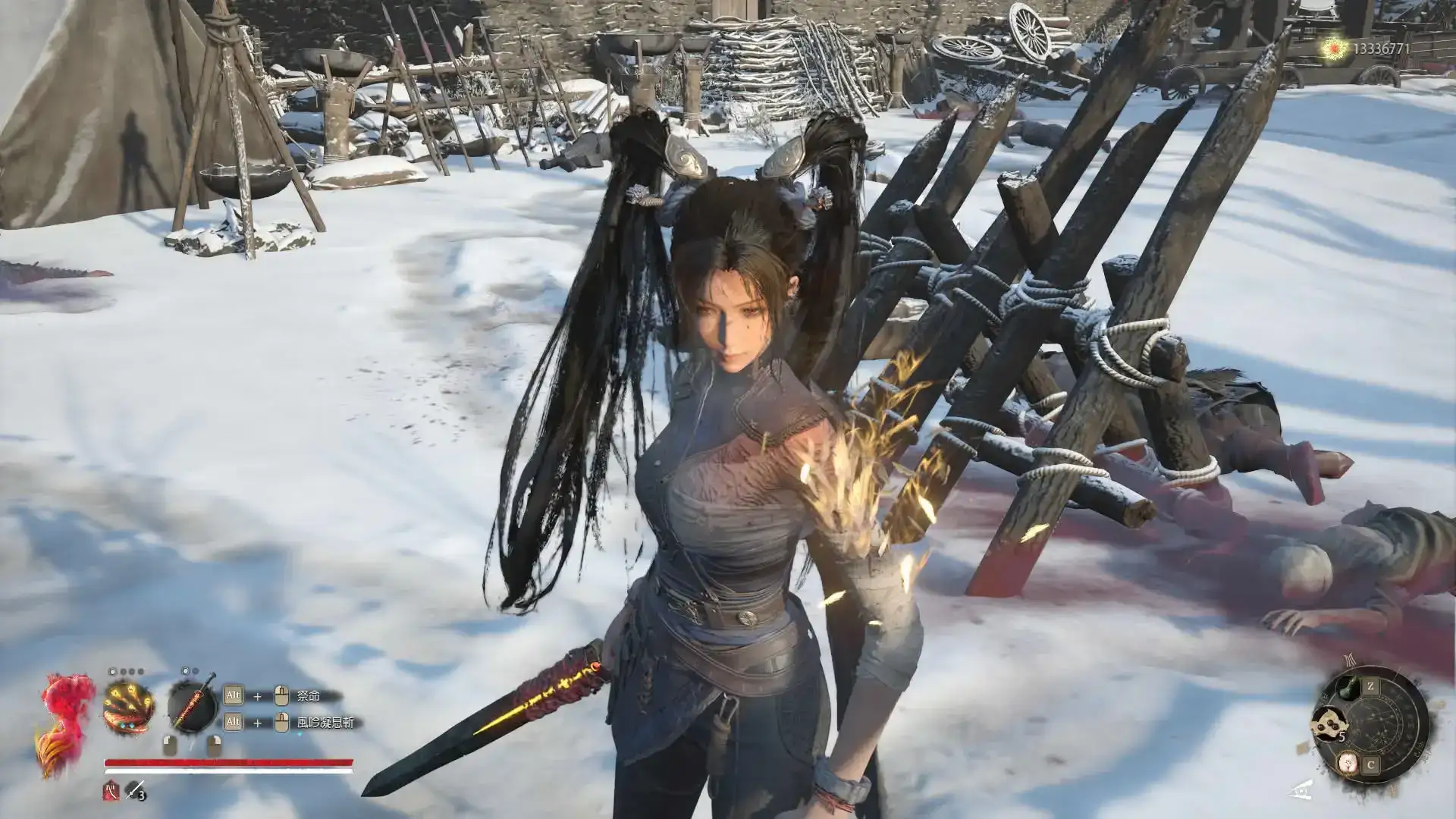Click the red phoenix spirit emblem

[x=65, y=720]
